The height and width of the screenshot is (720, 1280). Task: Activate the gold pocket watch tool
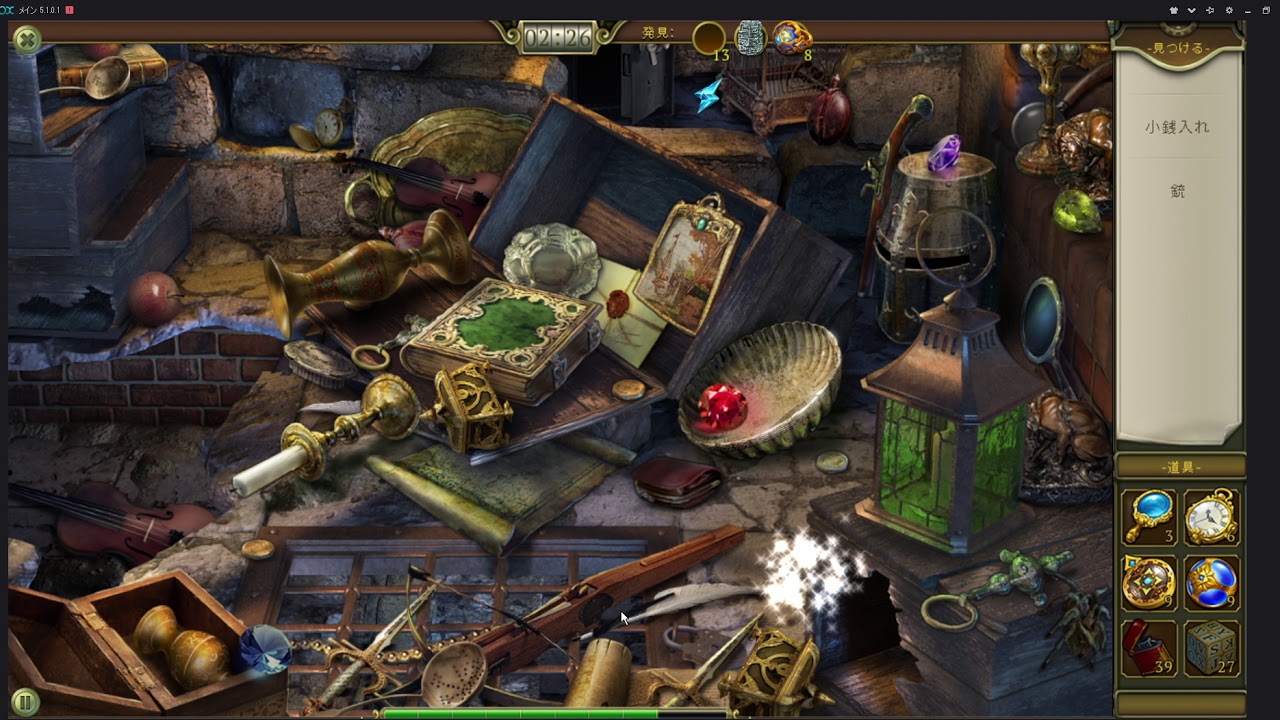click(x=1212, y=517)
